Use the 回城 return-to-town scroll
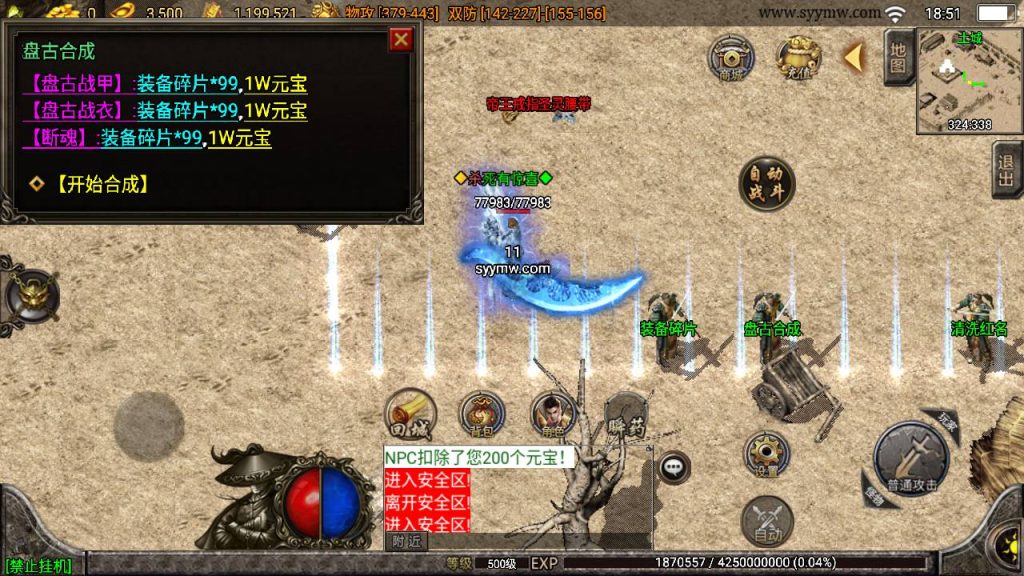The image size is (1024, 576). [x=408, y=414]
